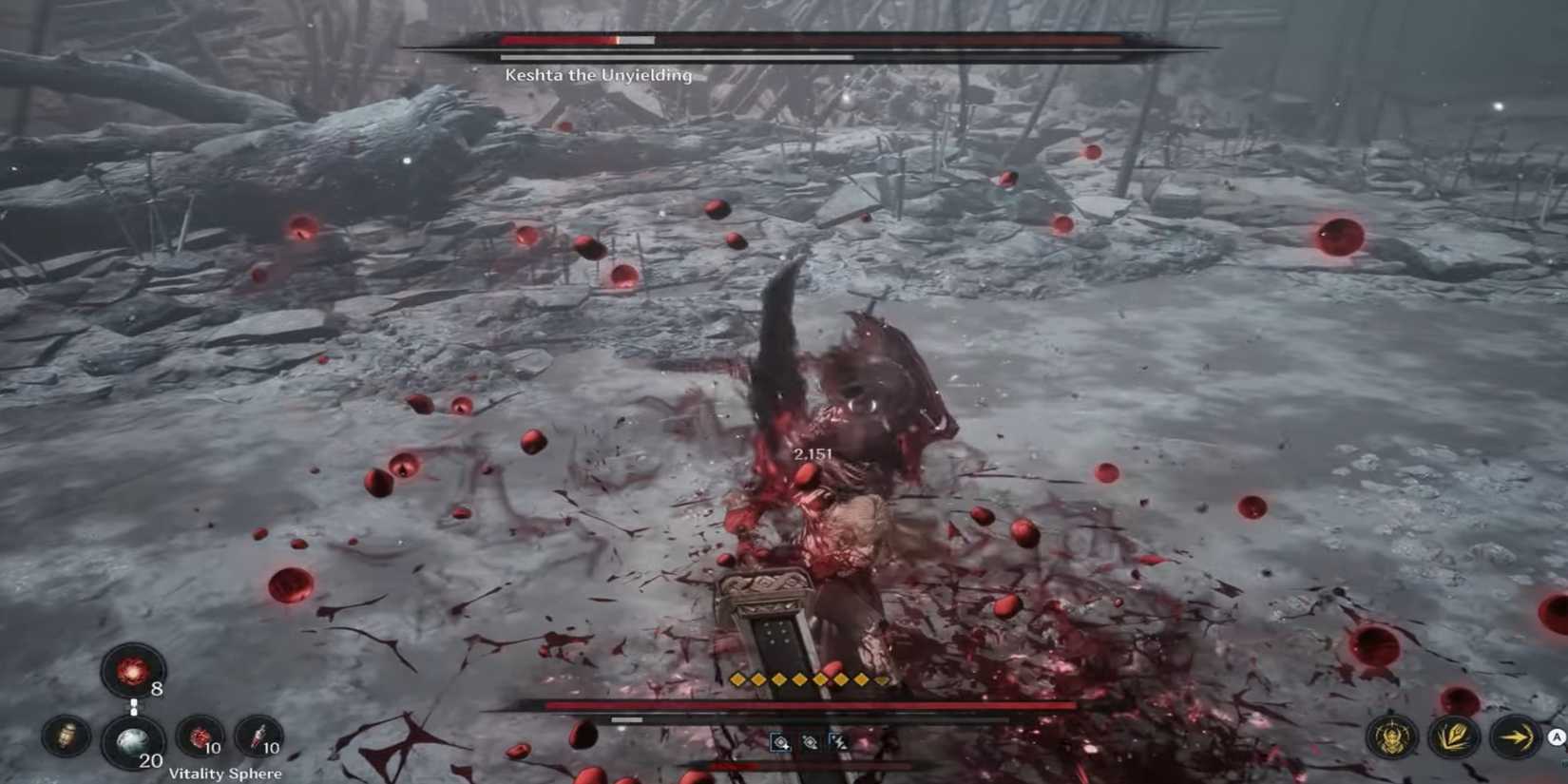This screenshot has width=1568, height=784.
Task: Toggle the white ammo count indicator dot
Action: [134, 706]
